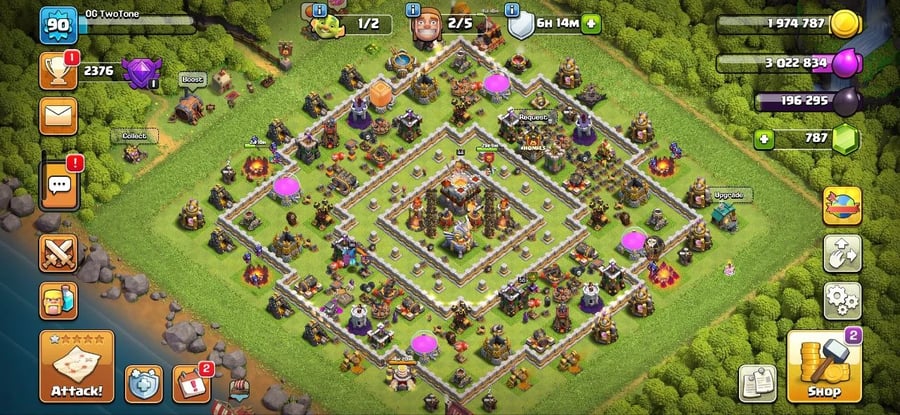Open the trophy league icon
This screenshot has height=415, width=900.
58,70
